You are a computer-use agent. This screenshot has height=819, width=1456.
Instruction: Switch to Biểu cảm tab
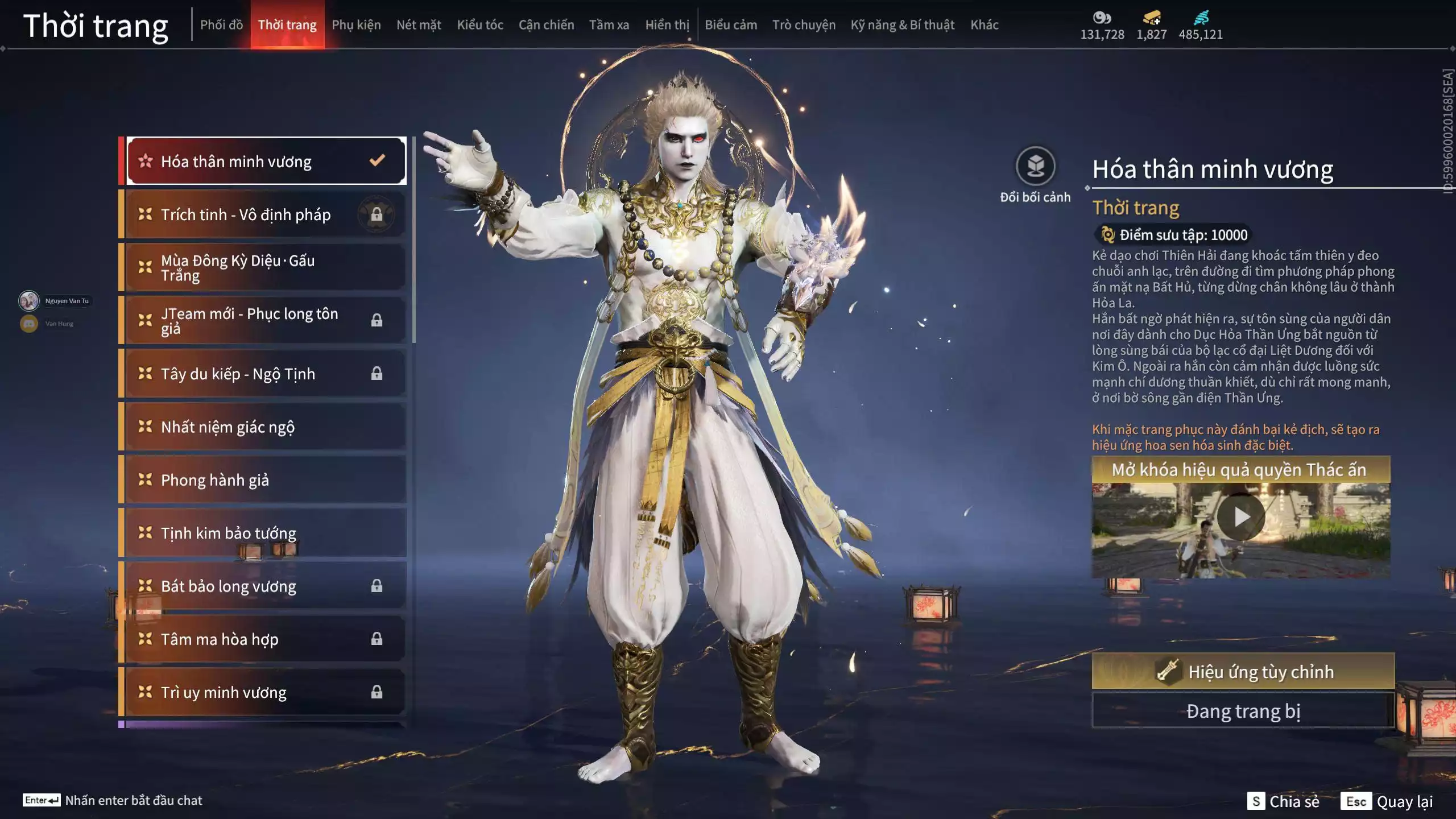pos(731,25)
